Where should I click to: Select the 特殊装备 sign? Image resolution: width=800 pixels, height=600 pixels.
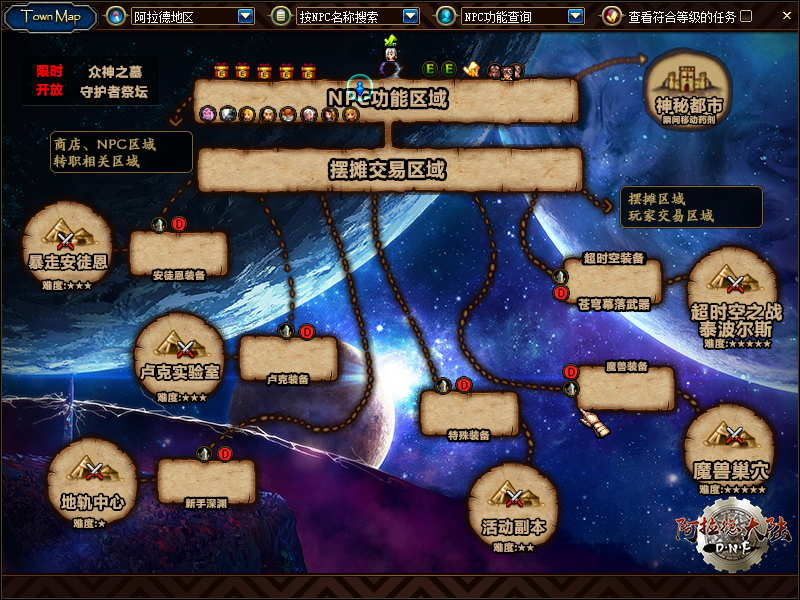469,413
